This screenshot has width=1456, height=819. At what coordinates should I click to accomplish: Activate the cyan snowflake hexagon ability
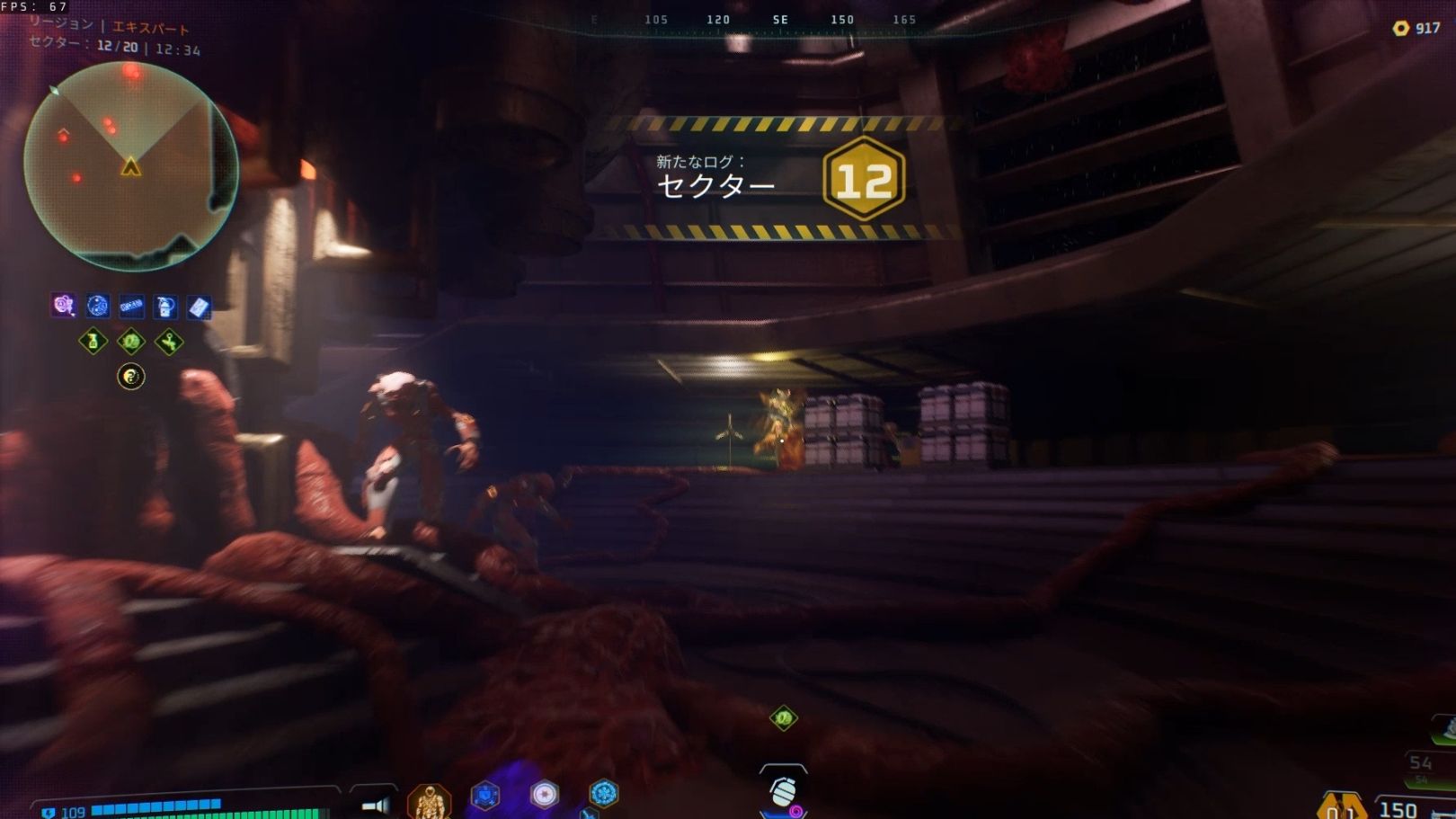click(603, 793)
